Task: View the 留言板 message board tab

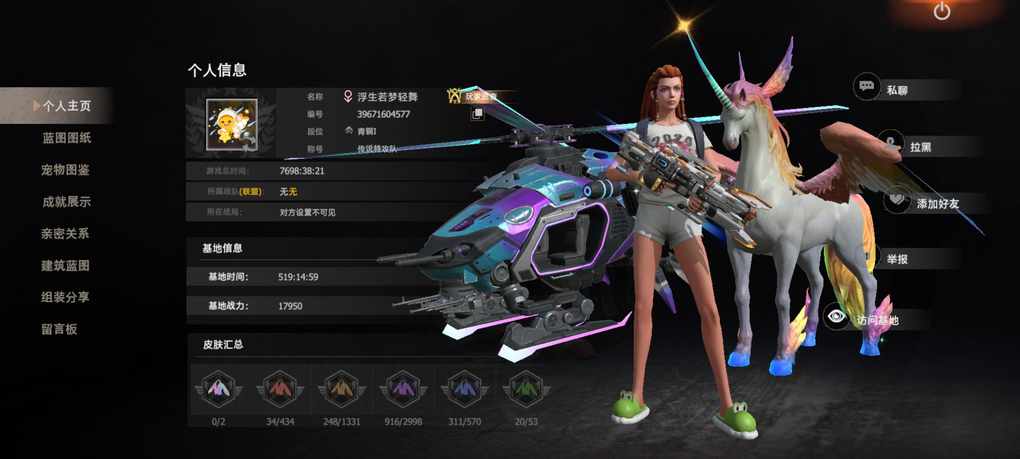Action: tap(60, 329)
